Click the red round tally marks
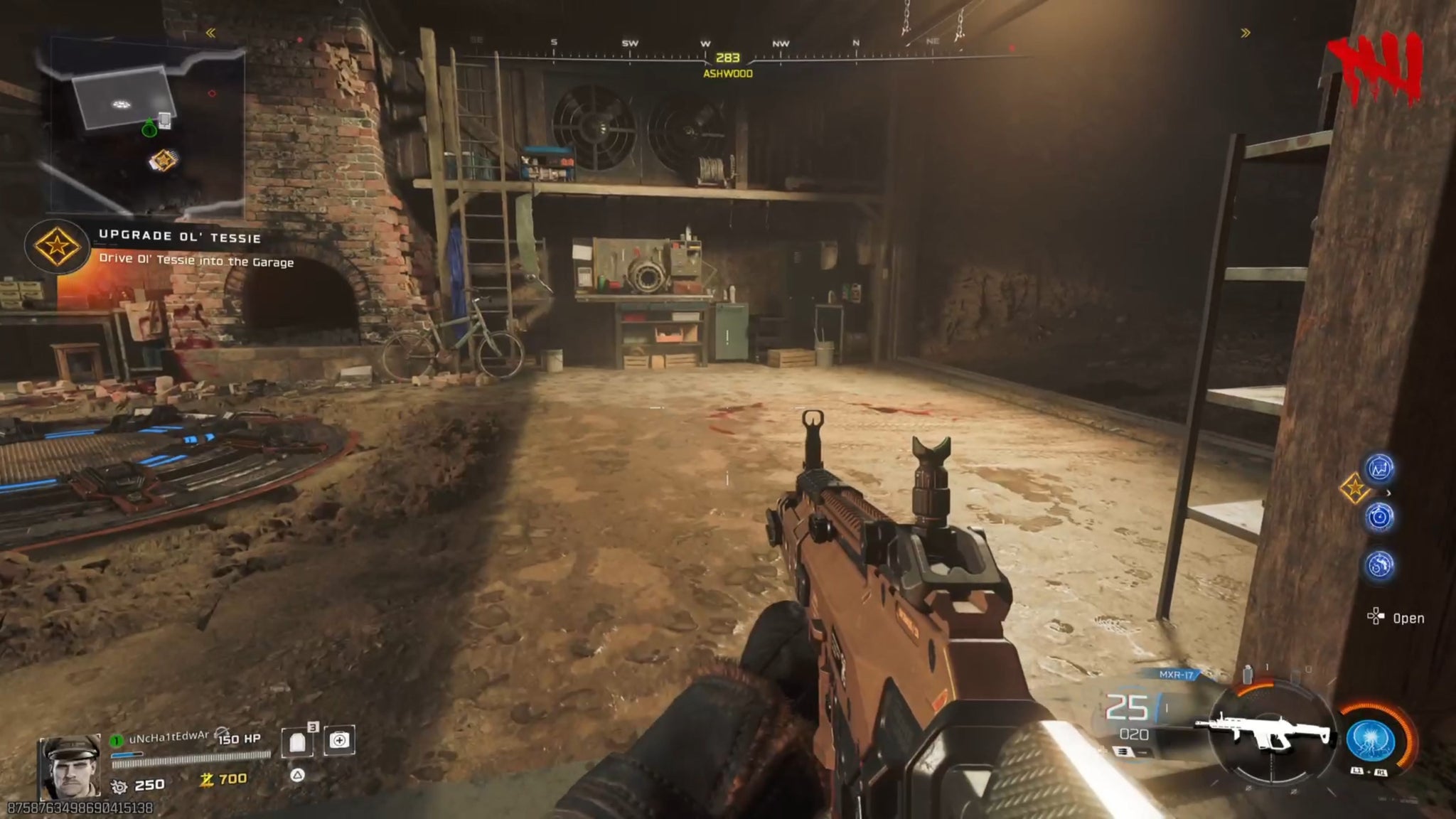Viewport: 1456px width, 819px height. tap(1375, 67)
